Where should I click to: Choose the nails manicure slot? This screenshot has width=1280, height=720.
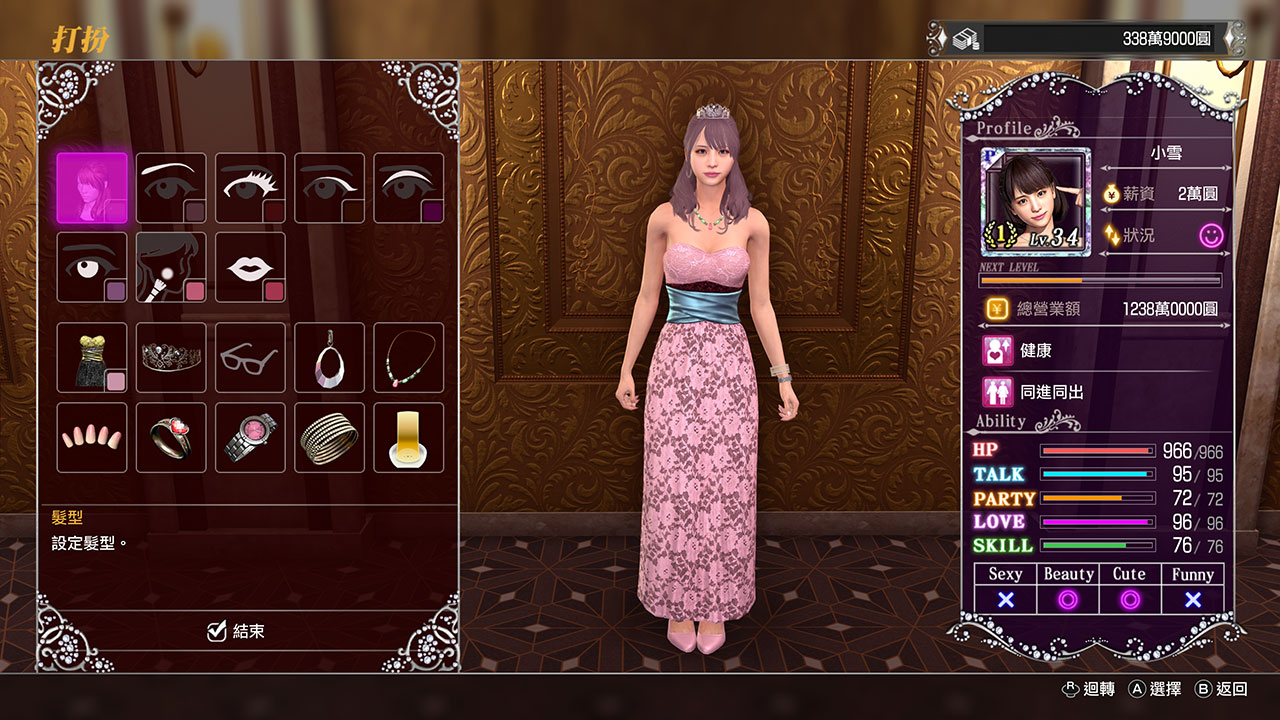[92, 437]
